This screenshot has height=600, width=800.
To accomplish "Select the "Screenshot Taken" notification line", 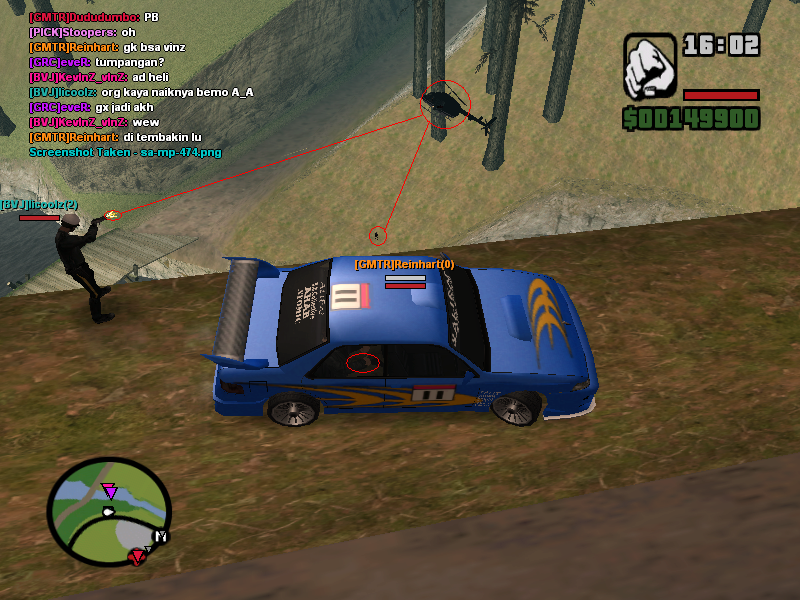I will 125,152.
